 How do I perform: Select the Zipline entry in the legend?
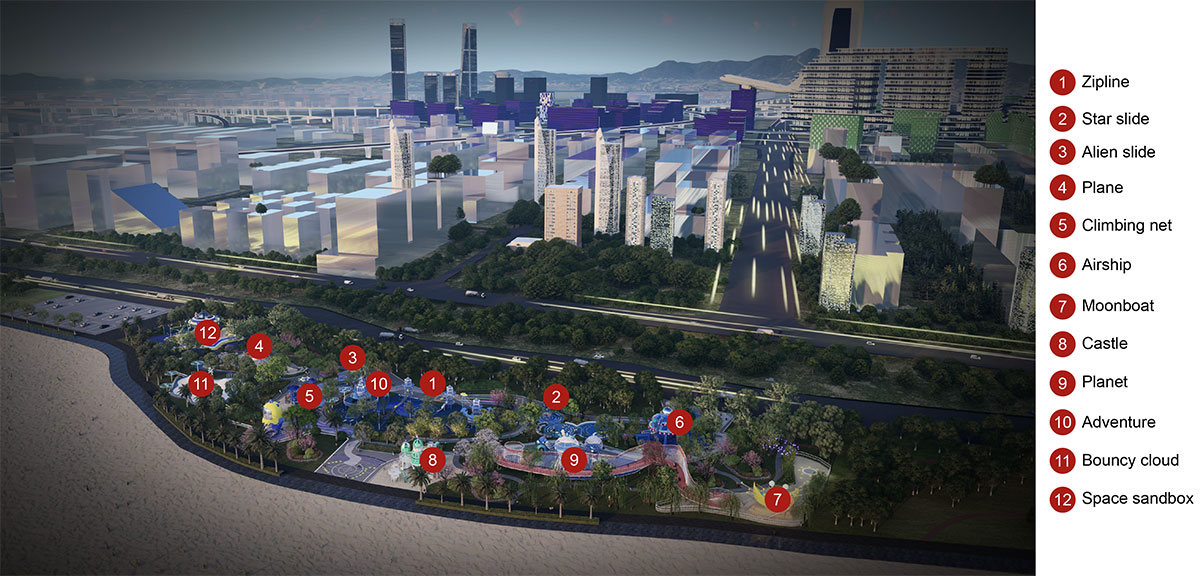click(1105, 82)
